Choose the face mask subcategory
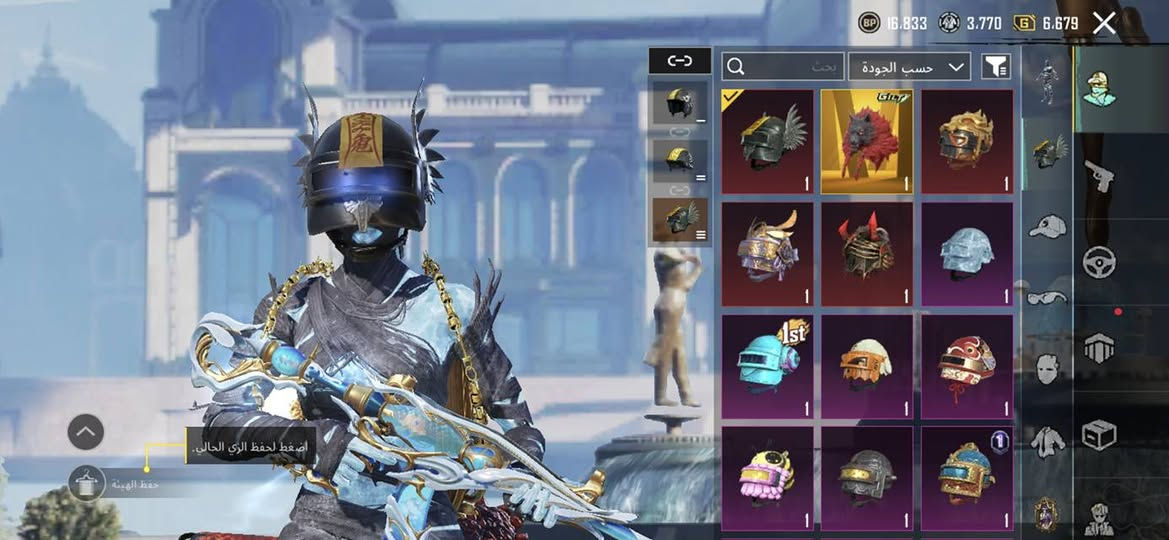The image size is (1169, 540). 1047,368
